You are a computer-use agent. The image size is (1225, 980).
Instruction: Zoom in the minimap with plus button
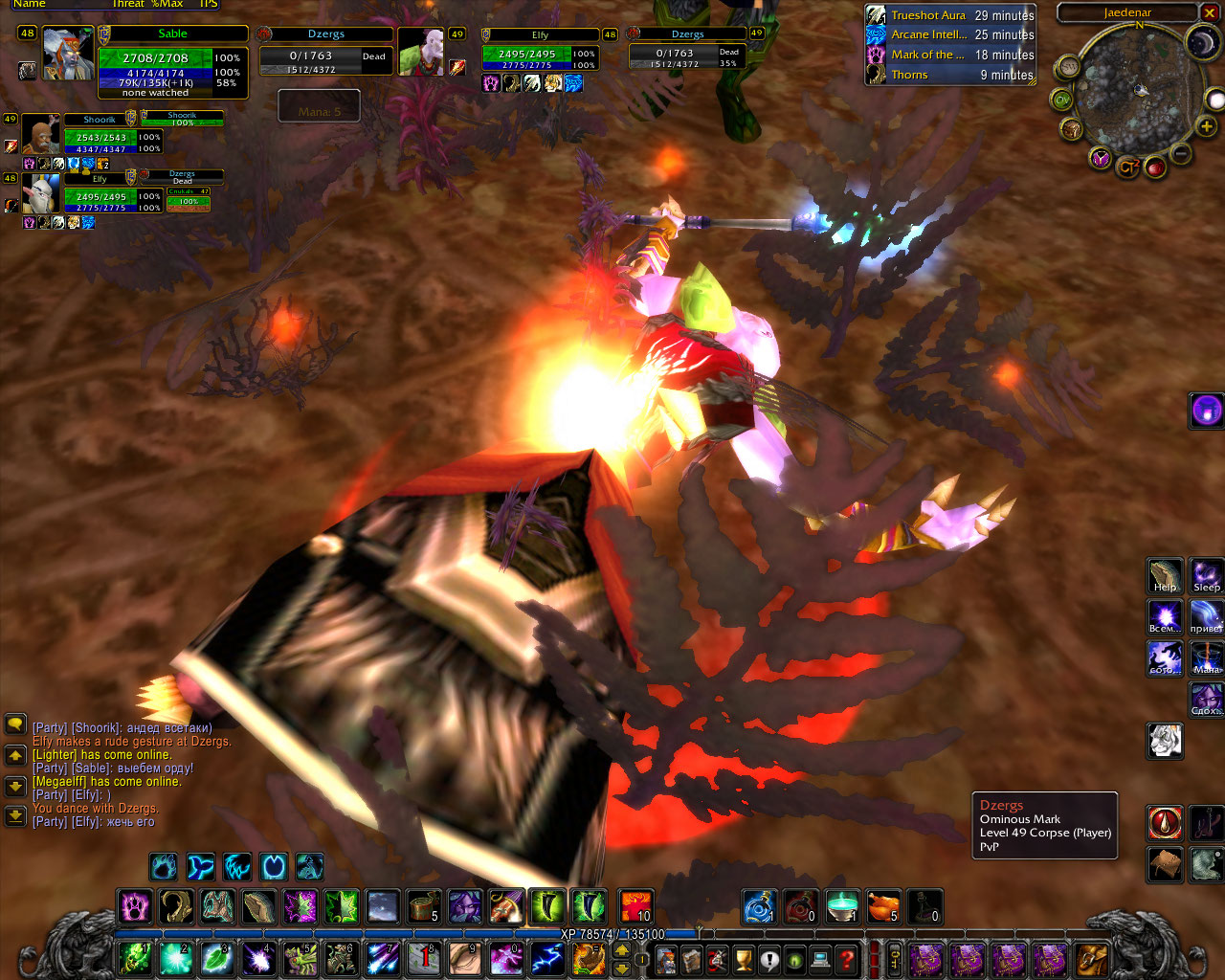tap(1207, 125)
